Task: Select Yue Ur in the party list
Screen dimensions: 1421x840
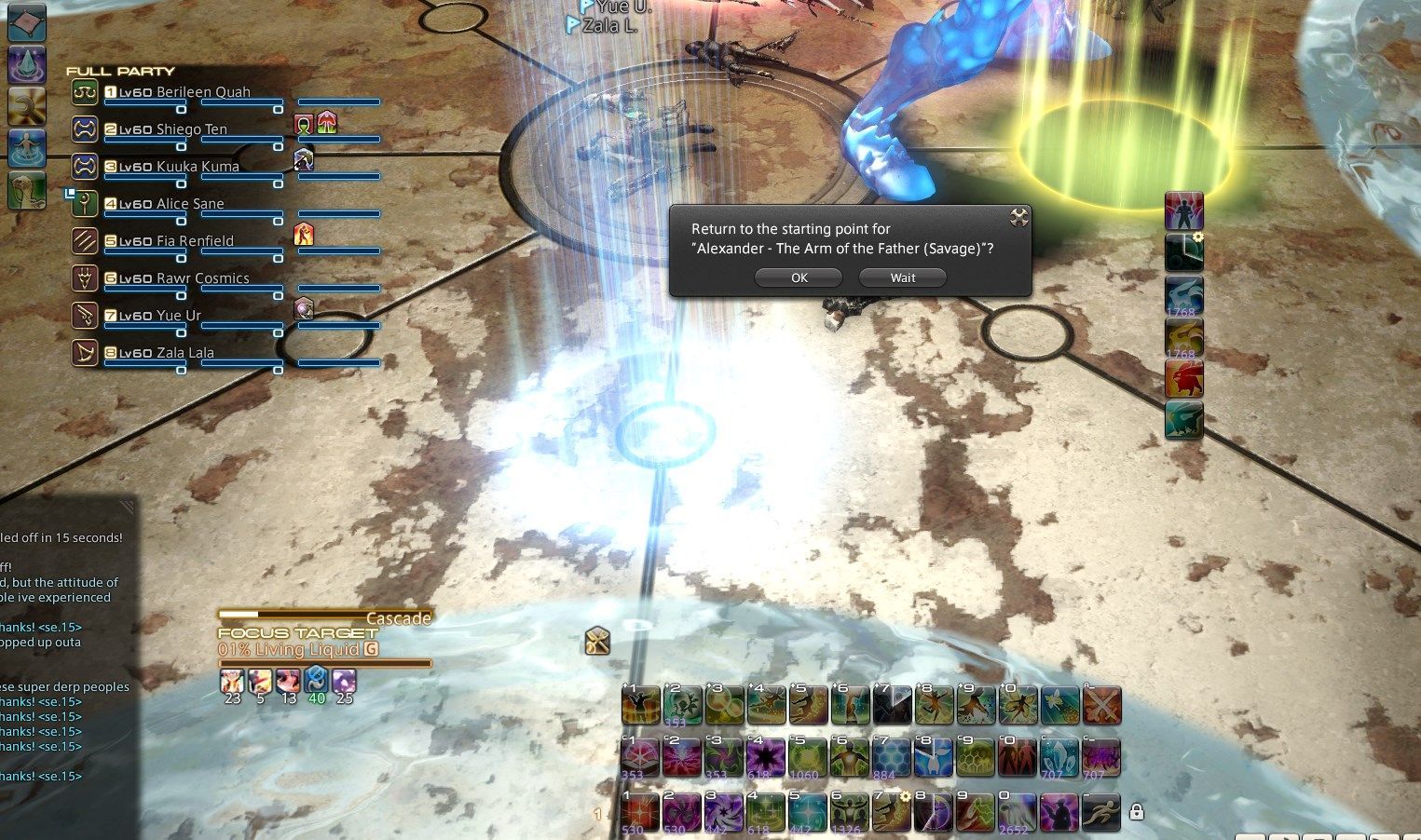Action: coord(178,316)
